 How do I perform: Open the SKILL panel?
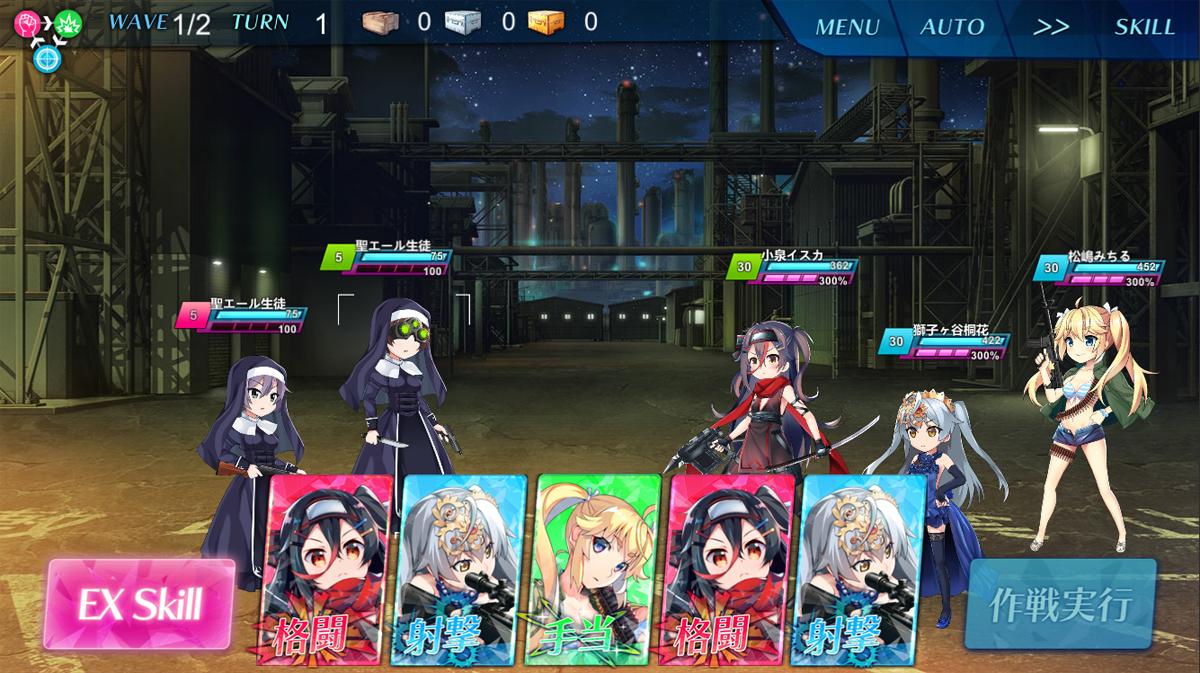tap(1144, 27)
